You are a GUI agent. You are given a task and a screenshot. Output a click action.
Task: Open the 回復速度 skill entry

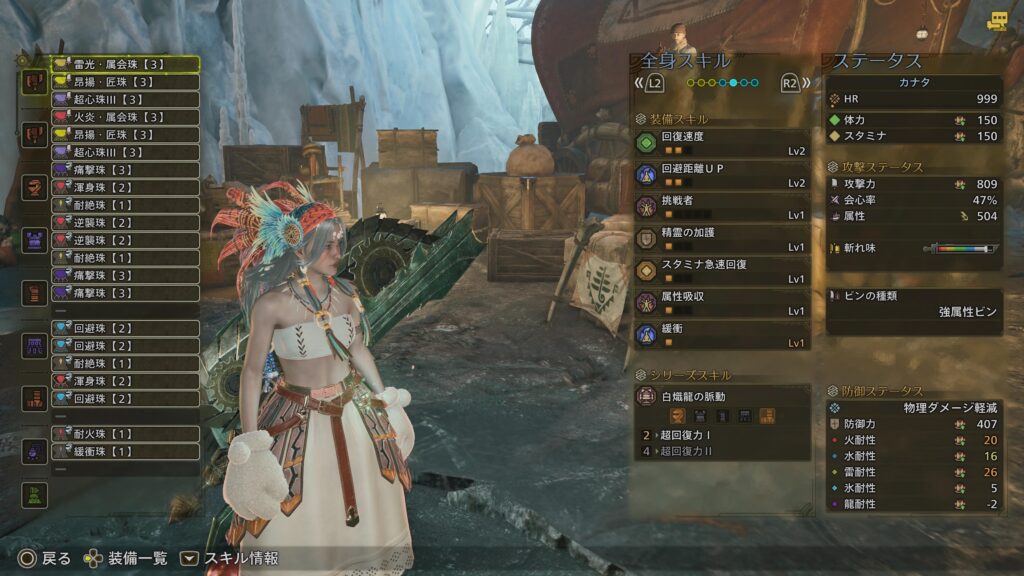(721, 143)
